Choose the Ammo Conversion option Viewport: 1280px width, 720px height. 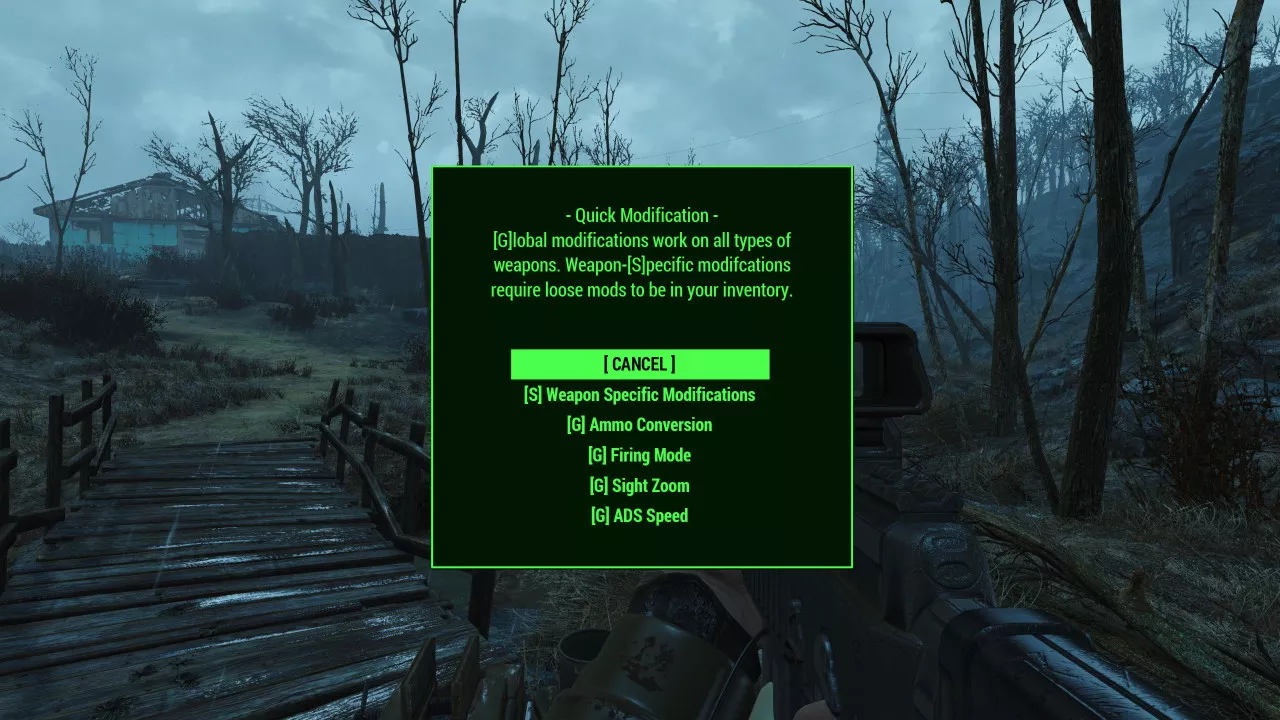coord(639,425)
